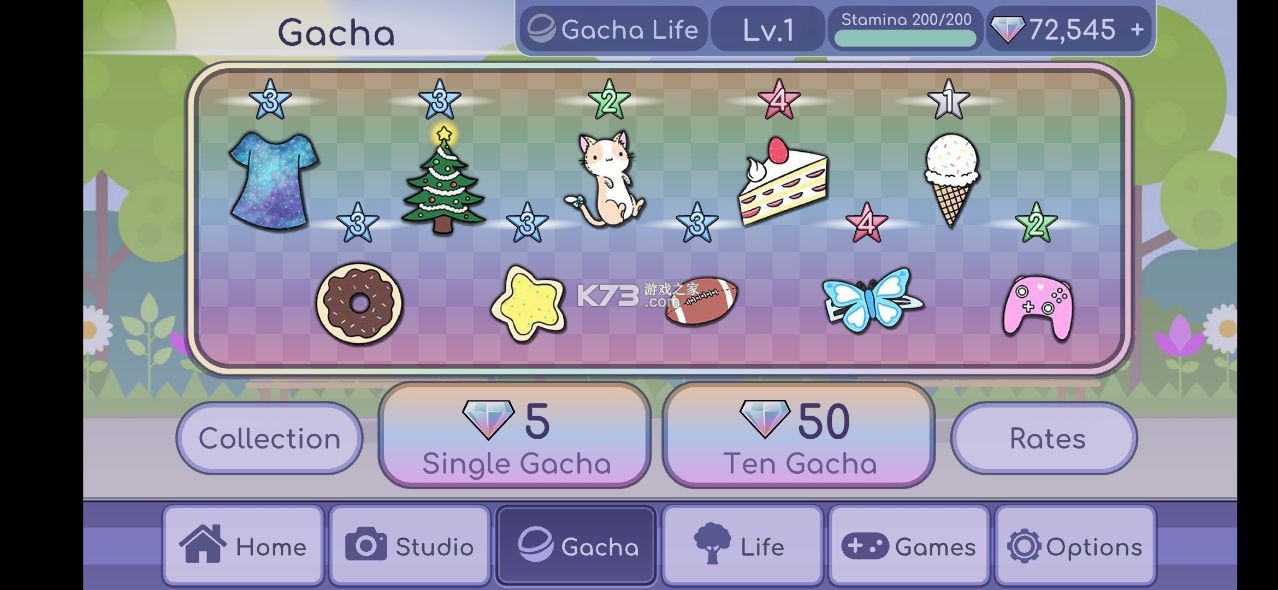Pick the strawberry cake slice item
This screenshot has height=590, width=1278.
coord(782,181)
